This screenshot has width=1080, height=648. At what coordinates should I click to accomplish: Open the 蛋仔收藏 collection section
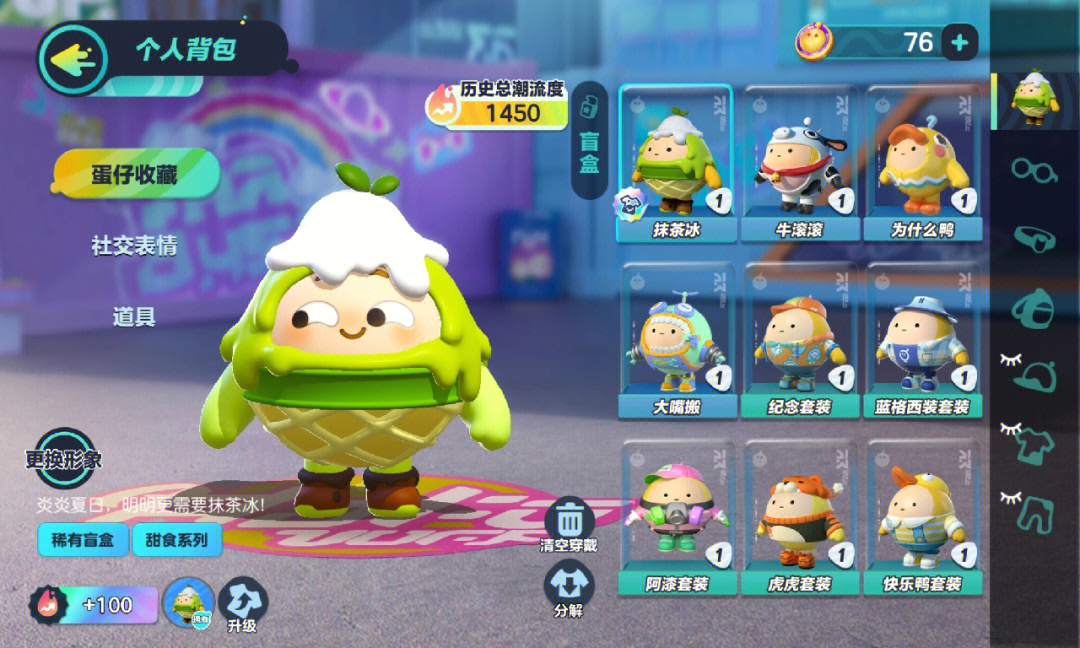(135, 174)
